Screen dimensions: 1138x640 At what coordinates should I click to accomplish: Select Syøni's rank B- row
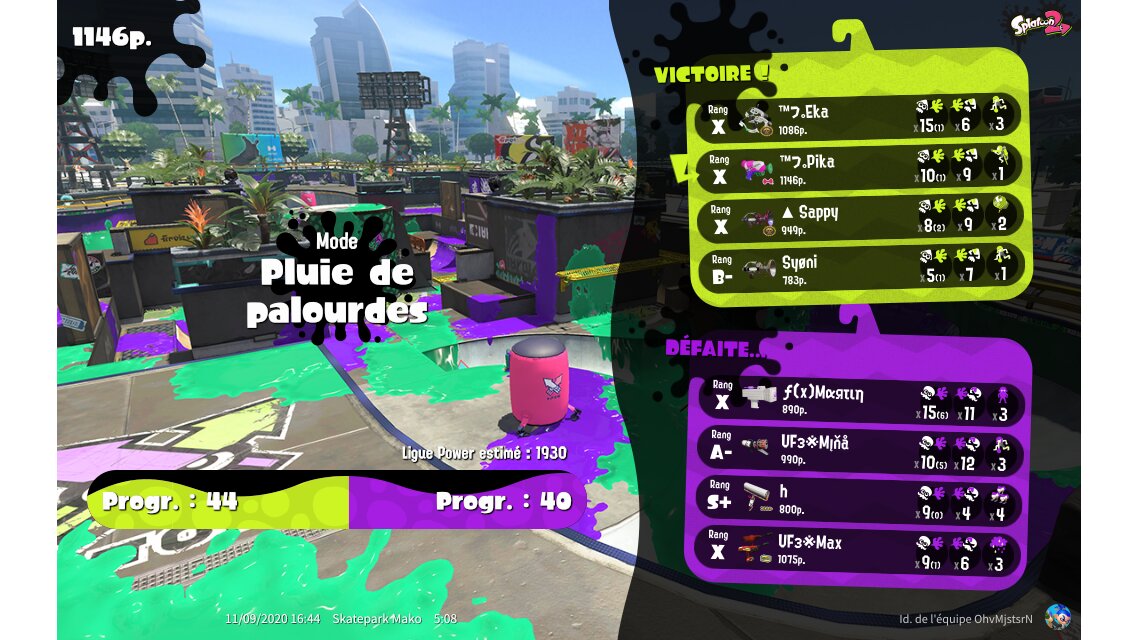pyautogui.click(x=858, y=265)
